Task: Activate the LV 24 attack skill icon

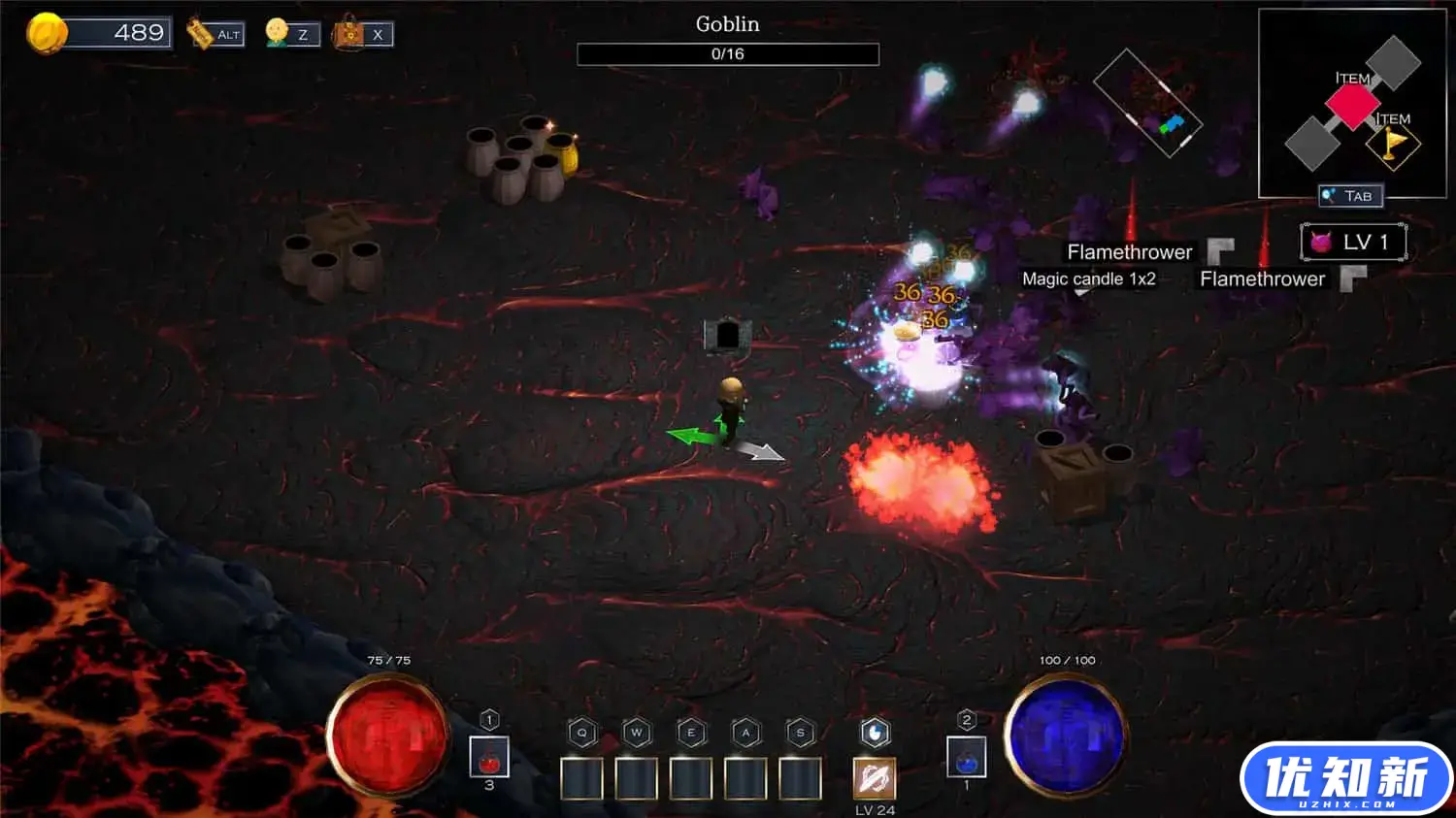Action: point(874,779)
